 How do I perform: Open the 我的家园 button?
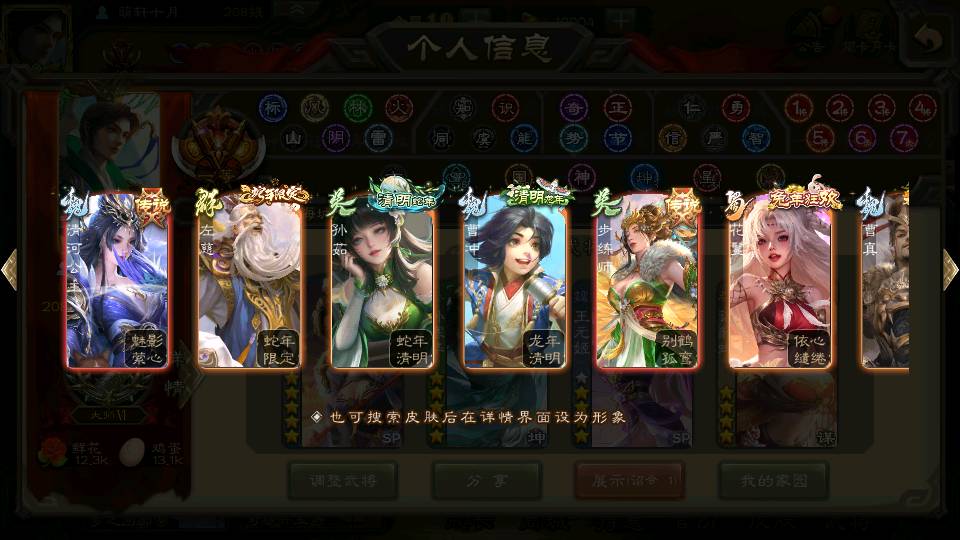[x=773, y=481]
